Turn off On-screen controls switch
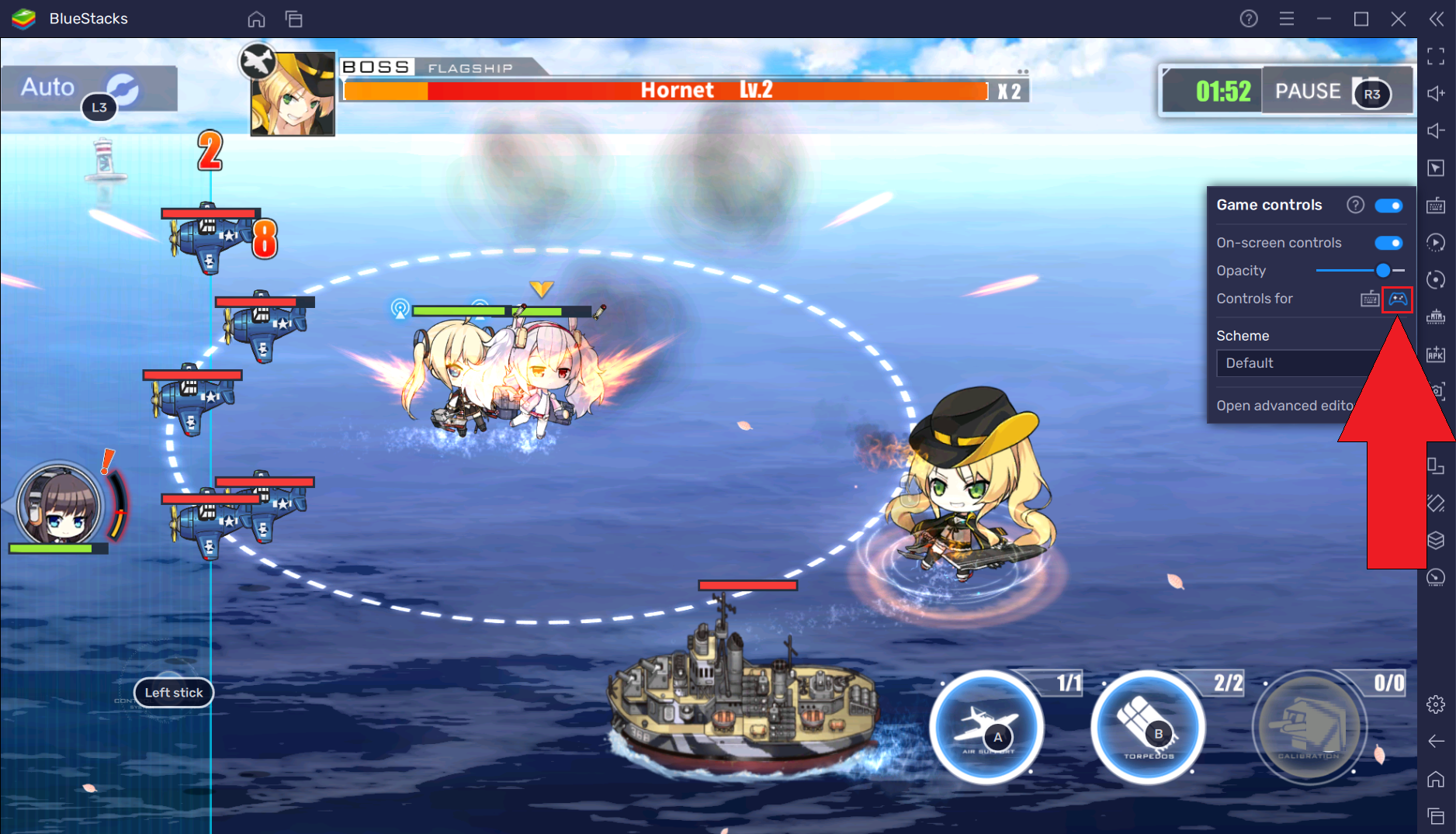 tap(1388, 243)
